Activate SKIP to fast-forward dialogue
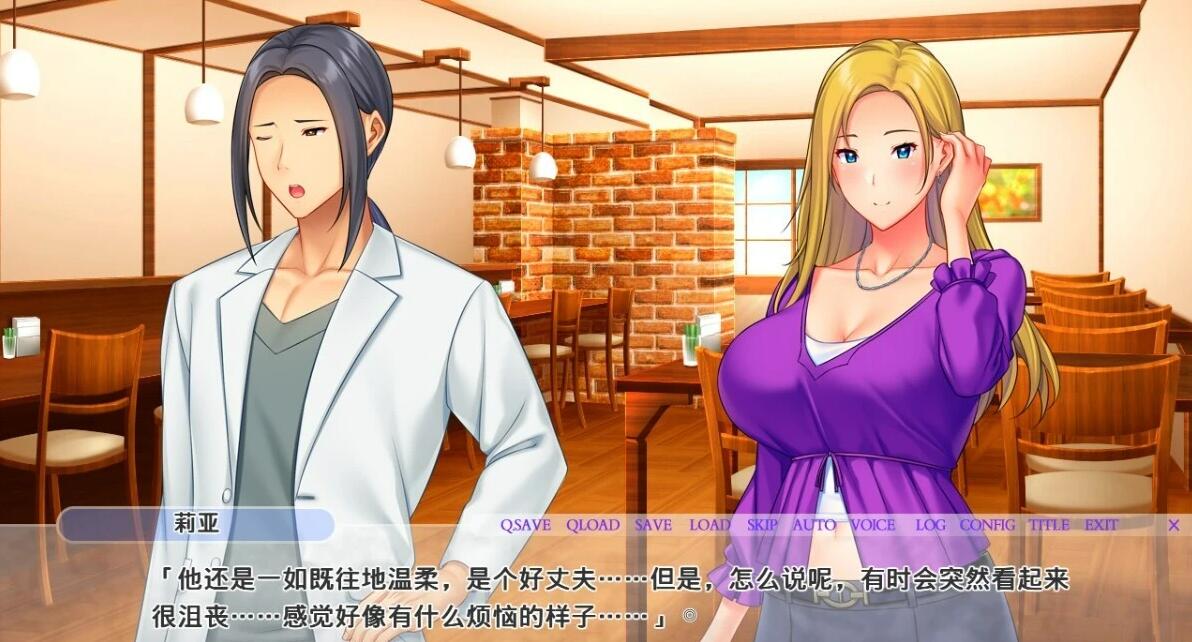Image resolution: width=1192 pixels, height=642 pixels. [x=762, y=525]
